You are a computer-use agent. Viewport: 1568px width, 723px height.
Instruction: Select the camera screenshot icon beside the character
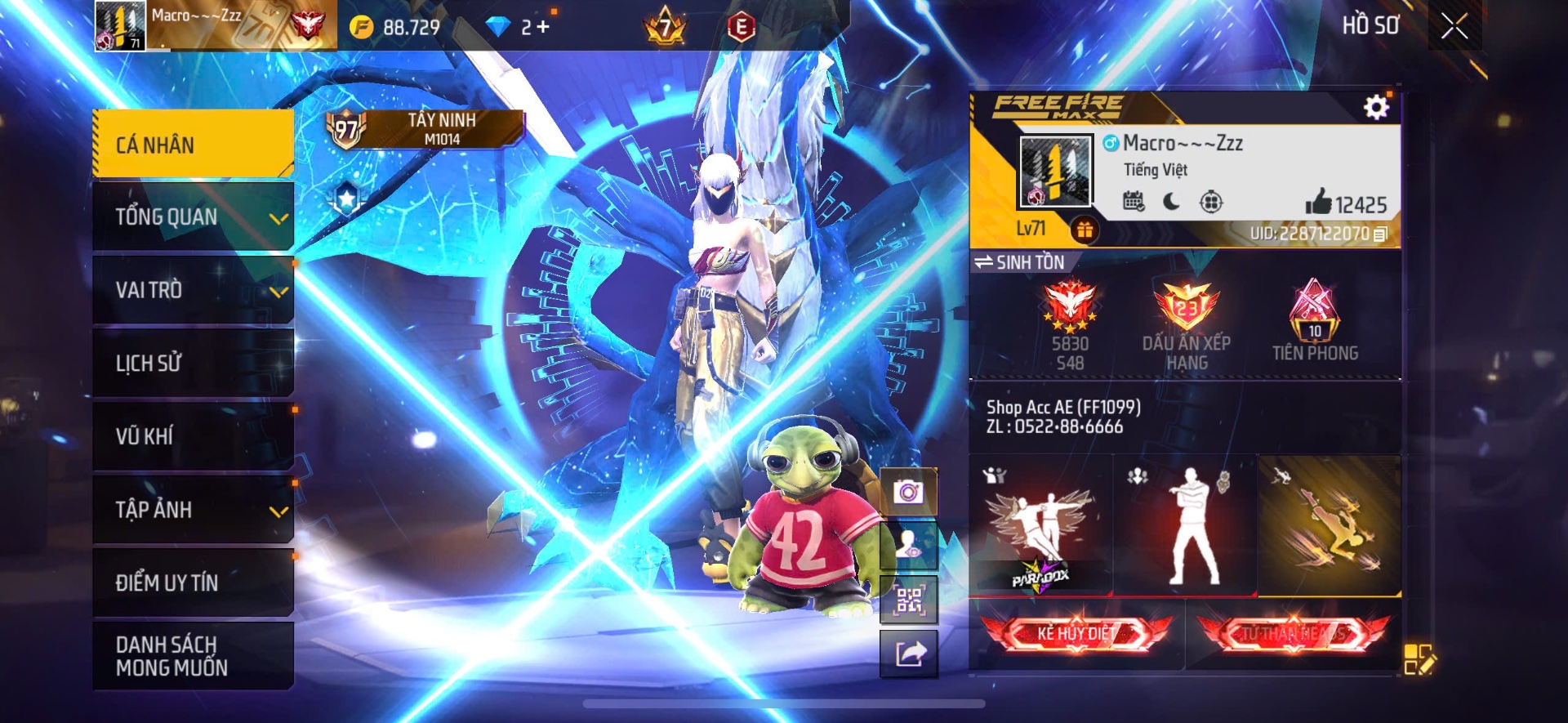click(x=909, y=492)
